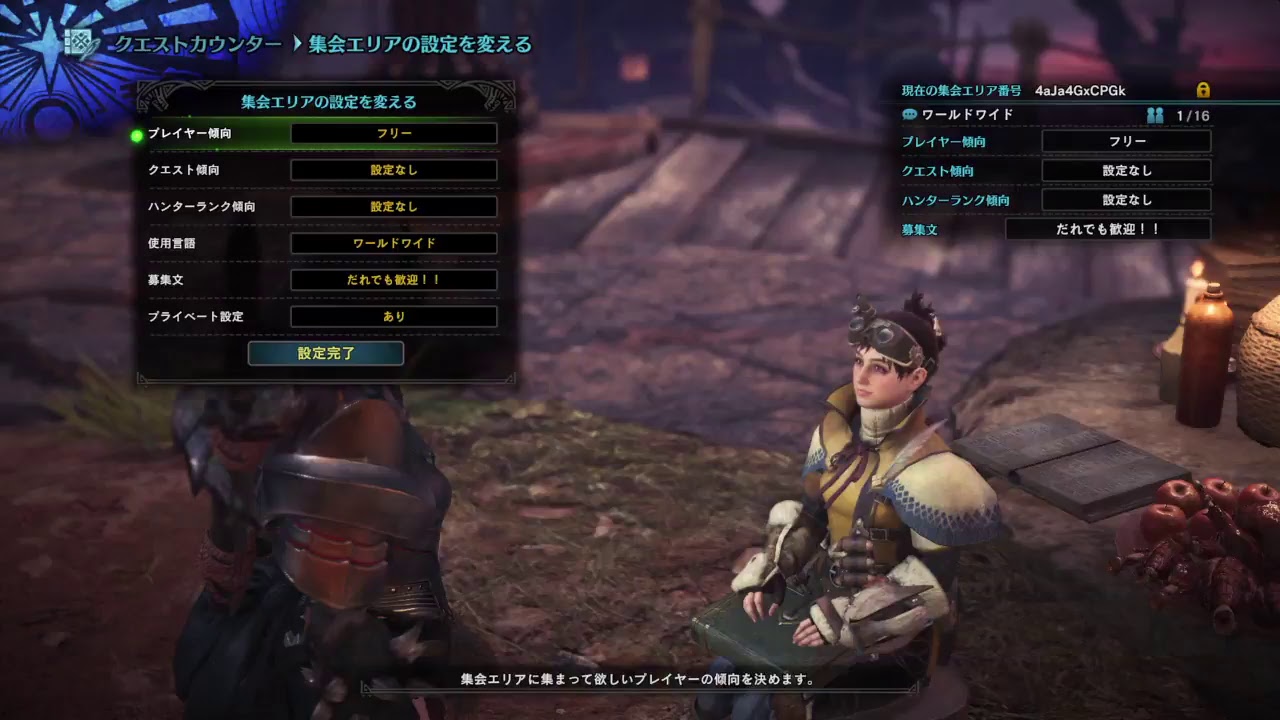Toggle the プライベート設定 setting showing あり
Screen dimensions: 1280x720
click(x=394, y=317)
